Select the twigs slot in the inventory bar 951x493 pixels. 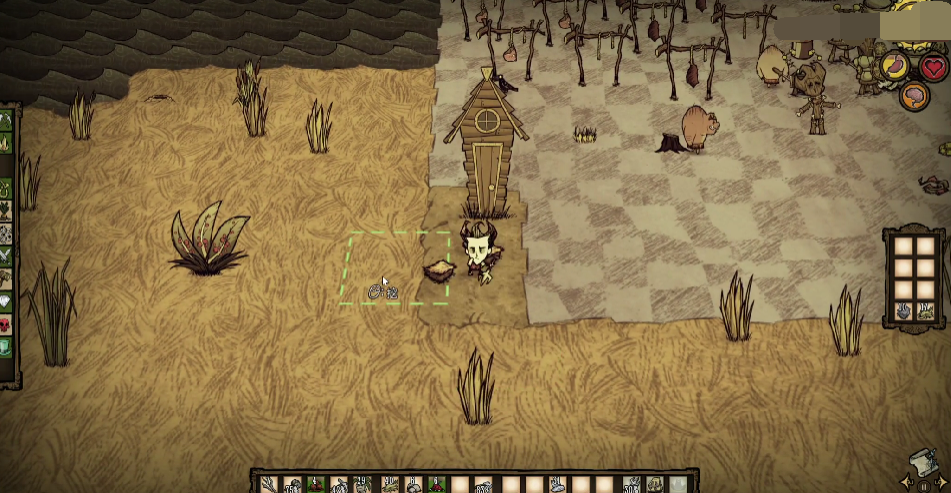pyautogui.click(x=268, y=485)
